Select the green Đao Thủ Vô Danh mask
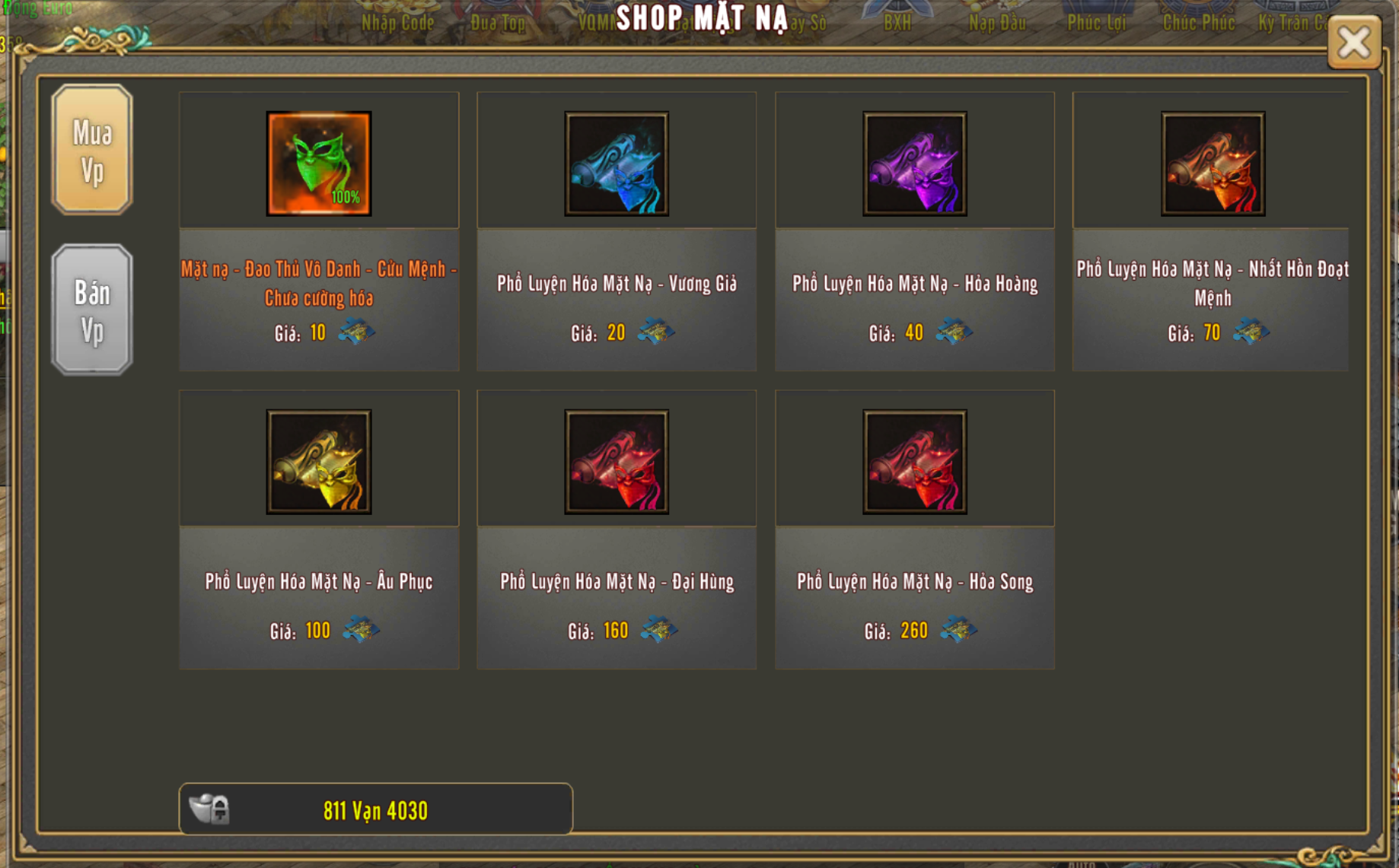This screenshot has width=1399, height=868. pyautogui.click(x=319, y=164)
